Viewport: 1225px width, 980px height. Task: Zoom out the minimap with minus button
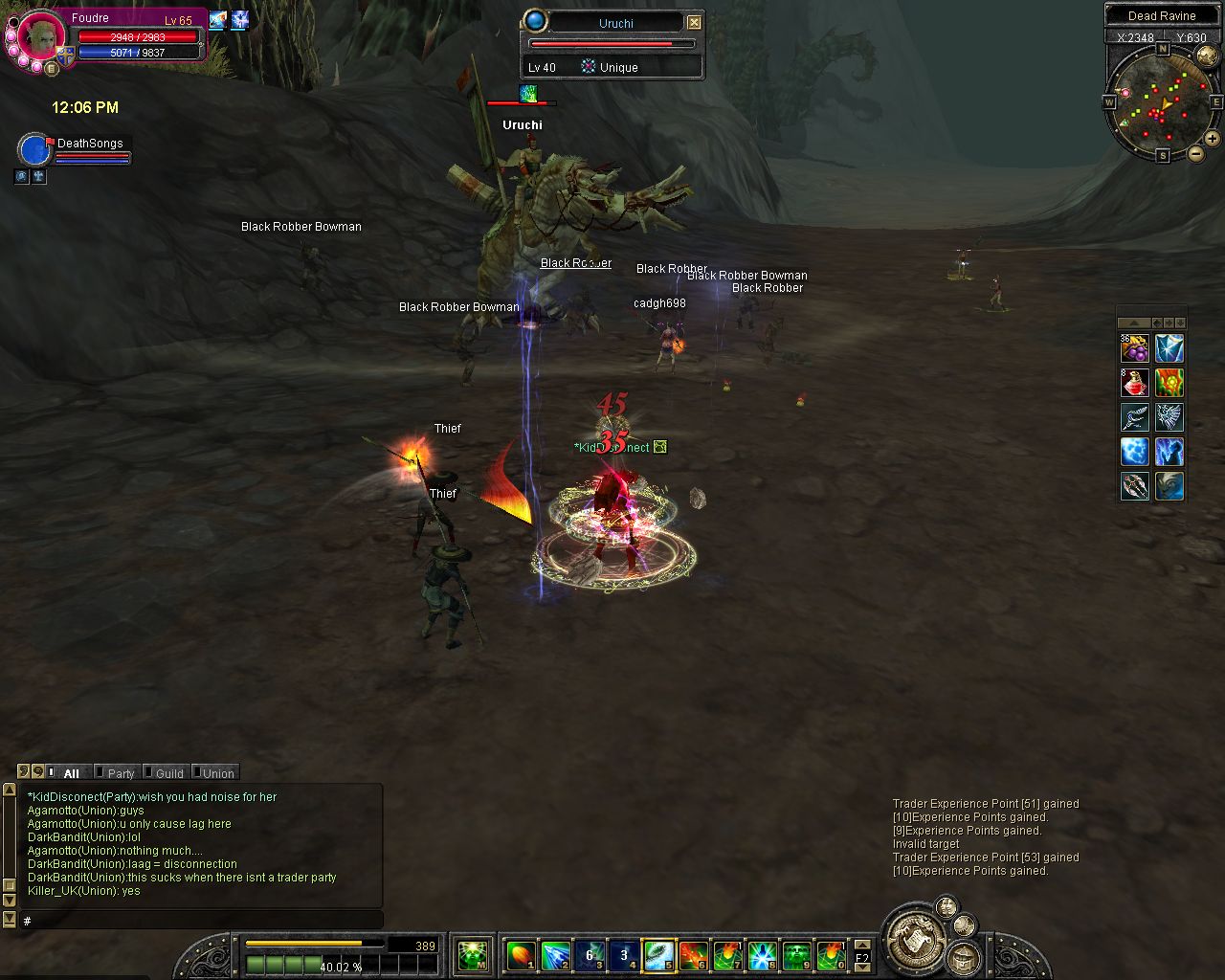click(x=1195, y=154)
